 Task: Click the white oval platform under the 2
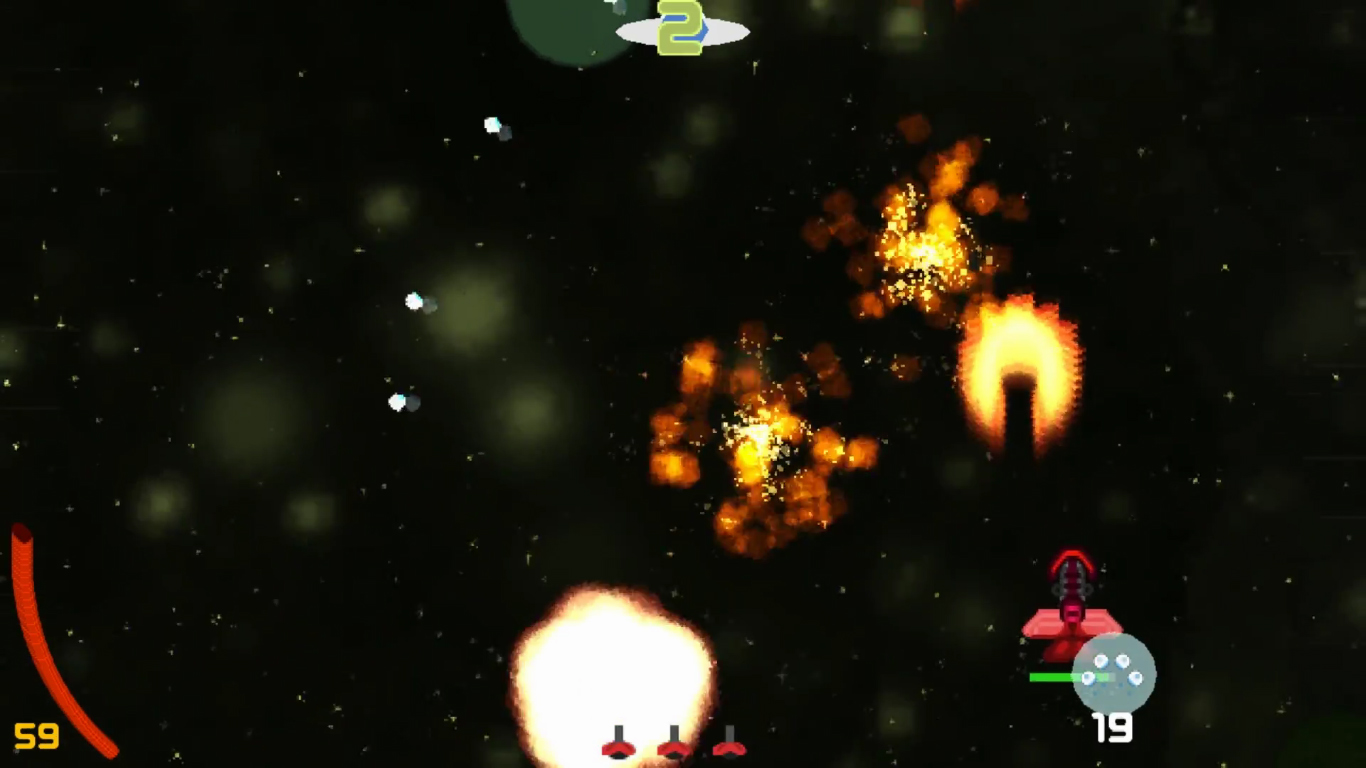(x=684, y=32)
